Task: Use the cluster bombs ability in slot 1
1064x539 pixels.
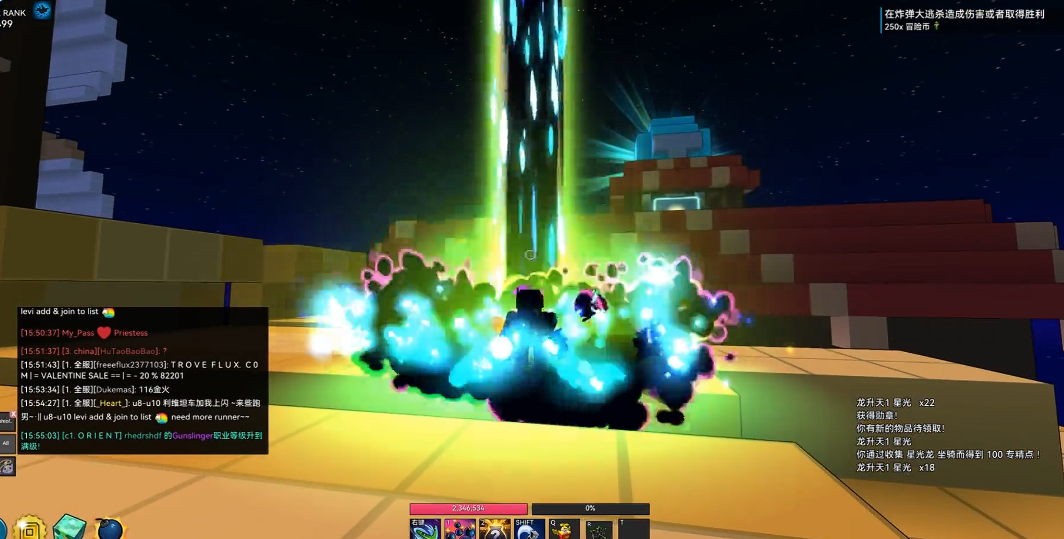Action: [x=459, y=529]
